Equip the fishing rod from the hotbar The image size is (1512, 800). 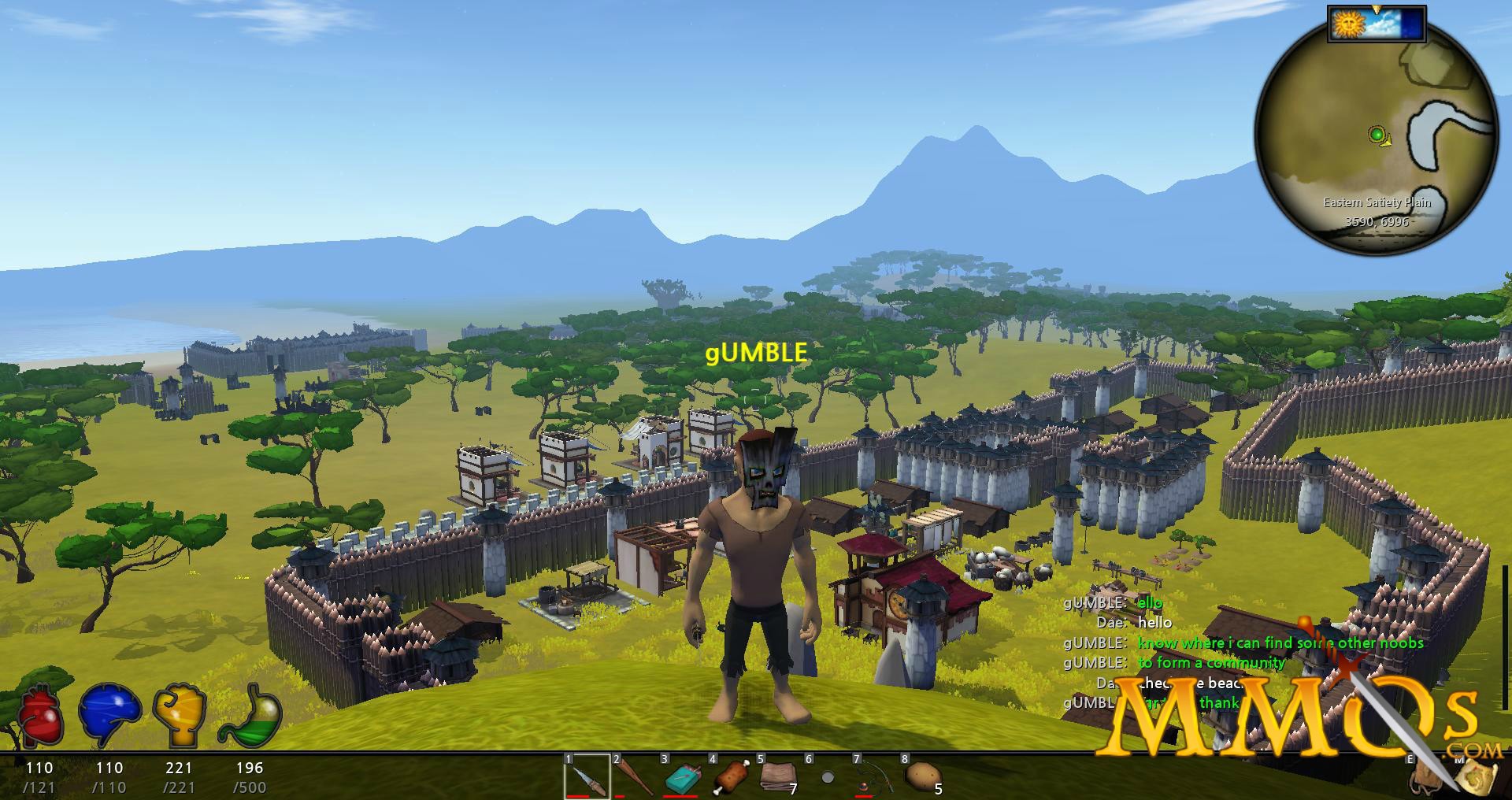874,777
